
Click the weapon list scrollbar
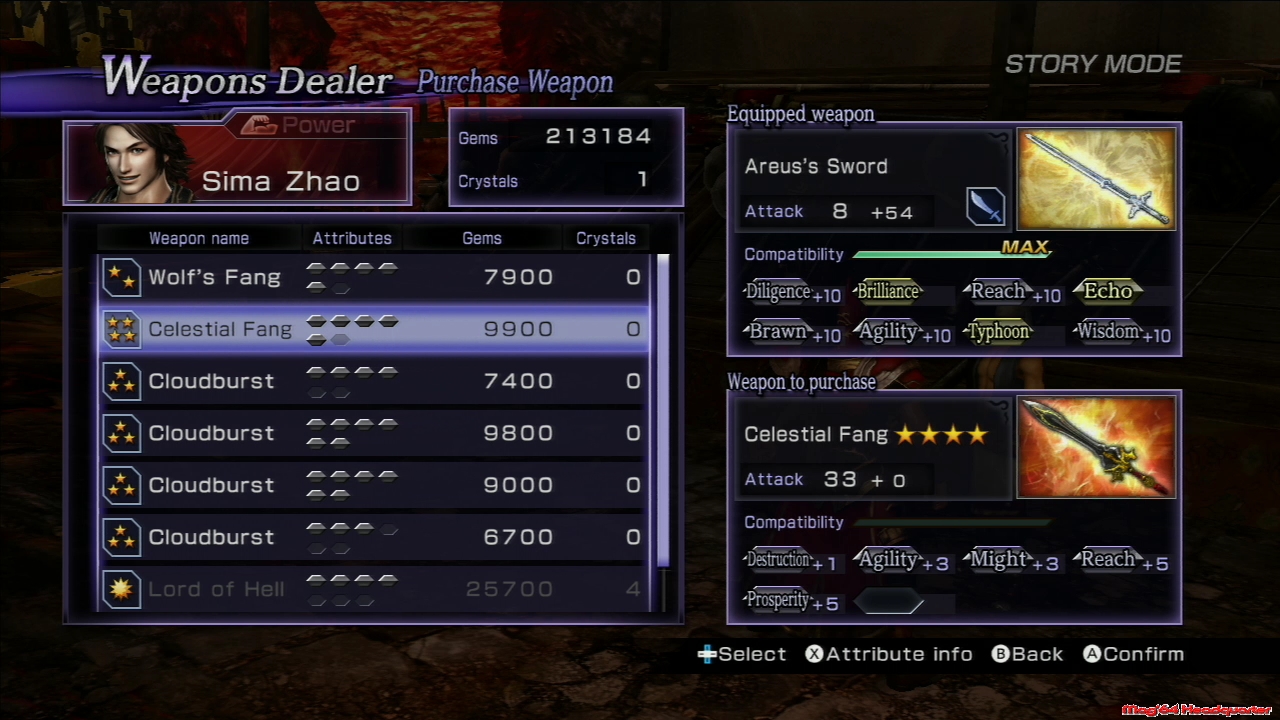[x=663, y=410]
